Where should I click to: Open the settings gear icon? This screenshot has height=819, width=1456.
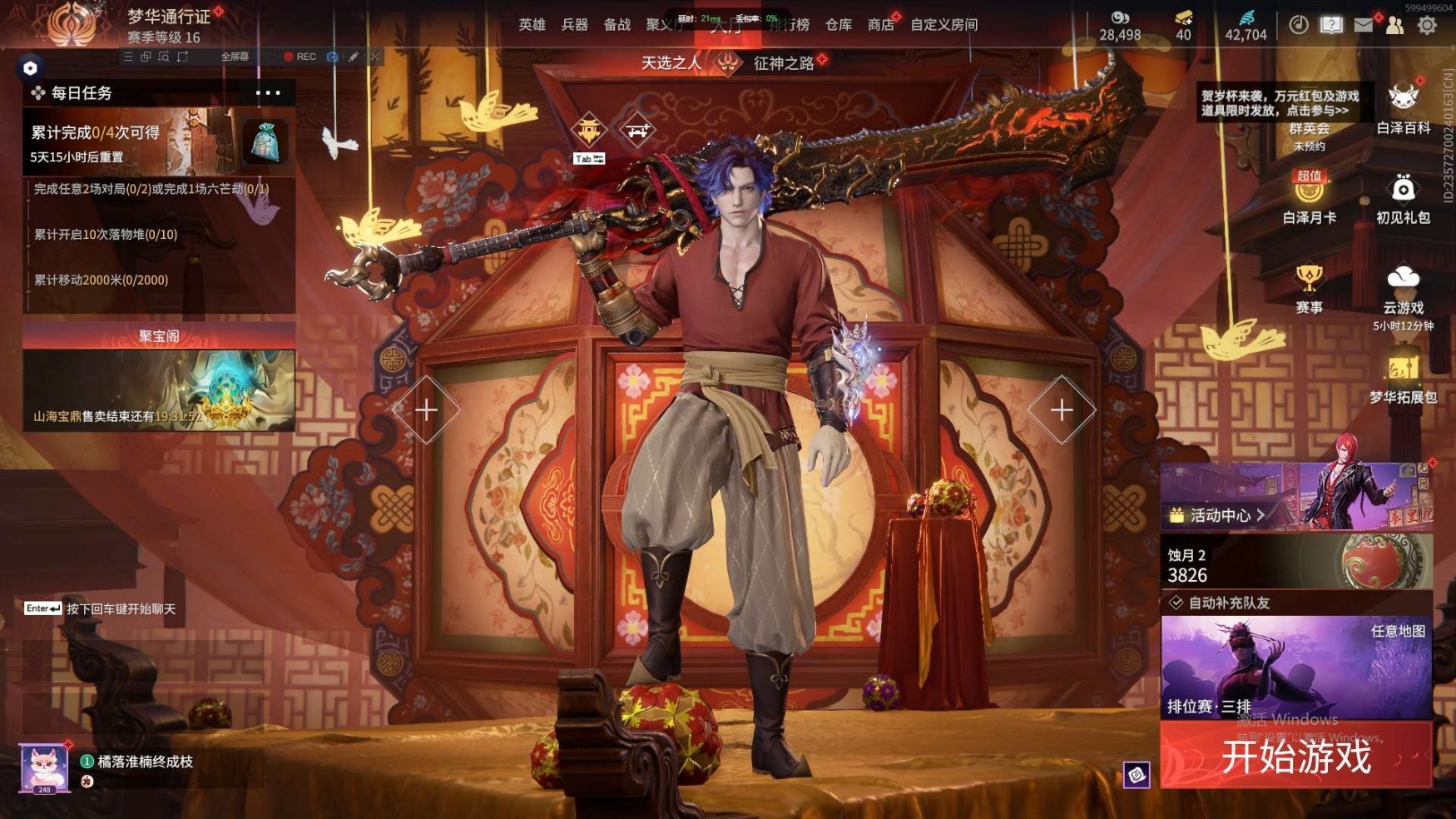point(1427,25)
